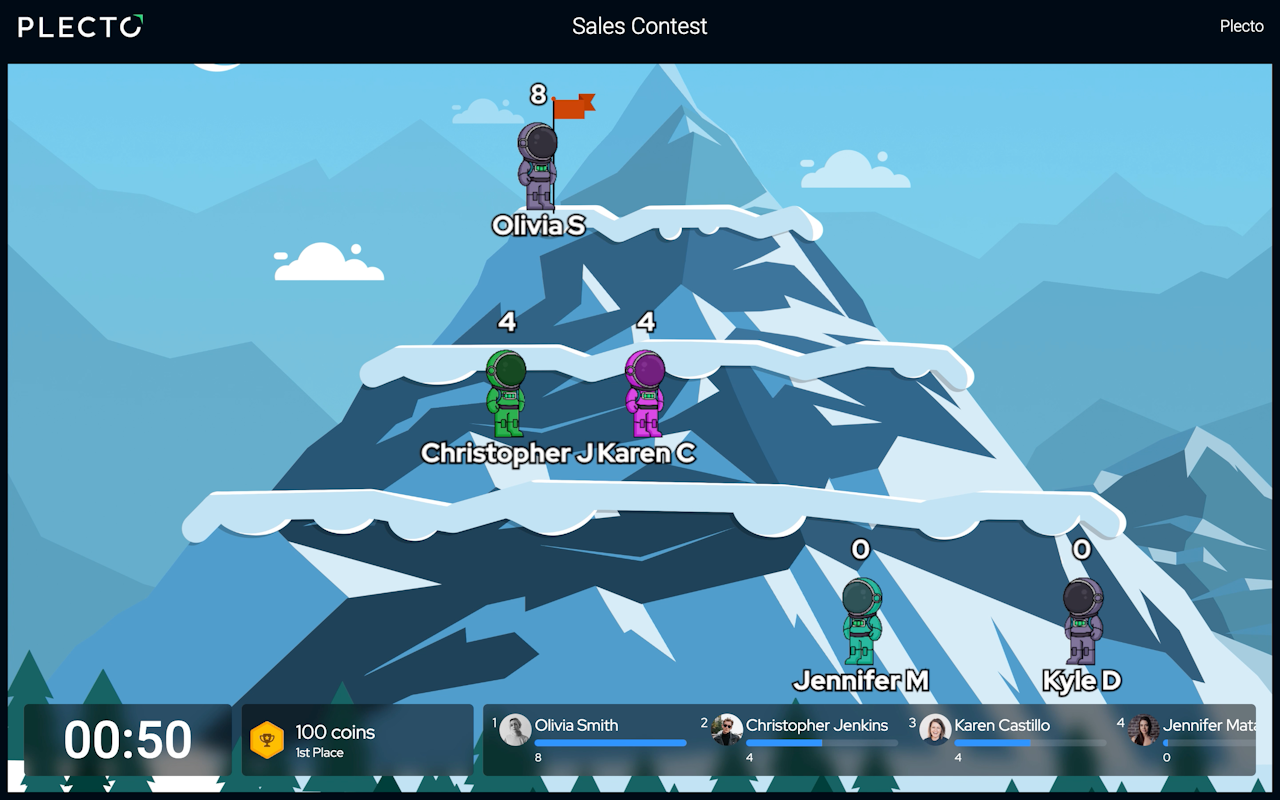This screenshot has width=1280, height=800.
Task: Select Christopher Jenkins in the leaderboard
Action: (x=803, y=739)
